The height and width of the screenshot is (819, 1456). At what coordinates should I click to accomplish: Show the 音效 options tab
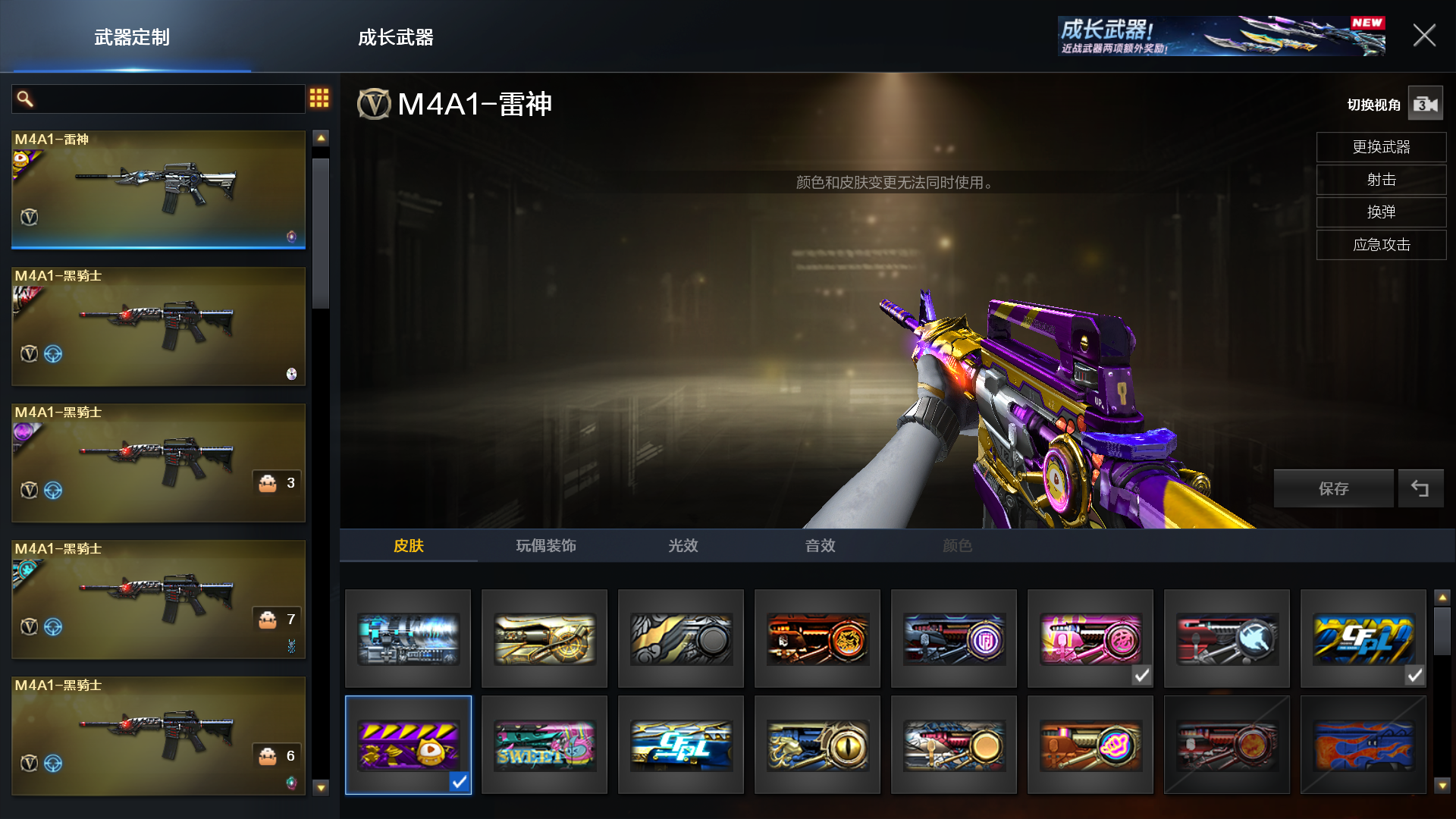820,546
